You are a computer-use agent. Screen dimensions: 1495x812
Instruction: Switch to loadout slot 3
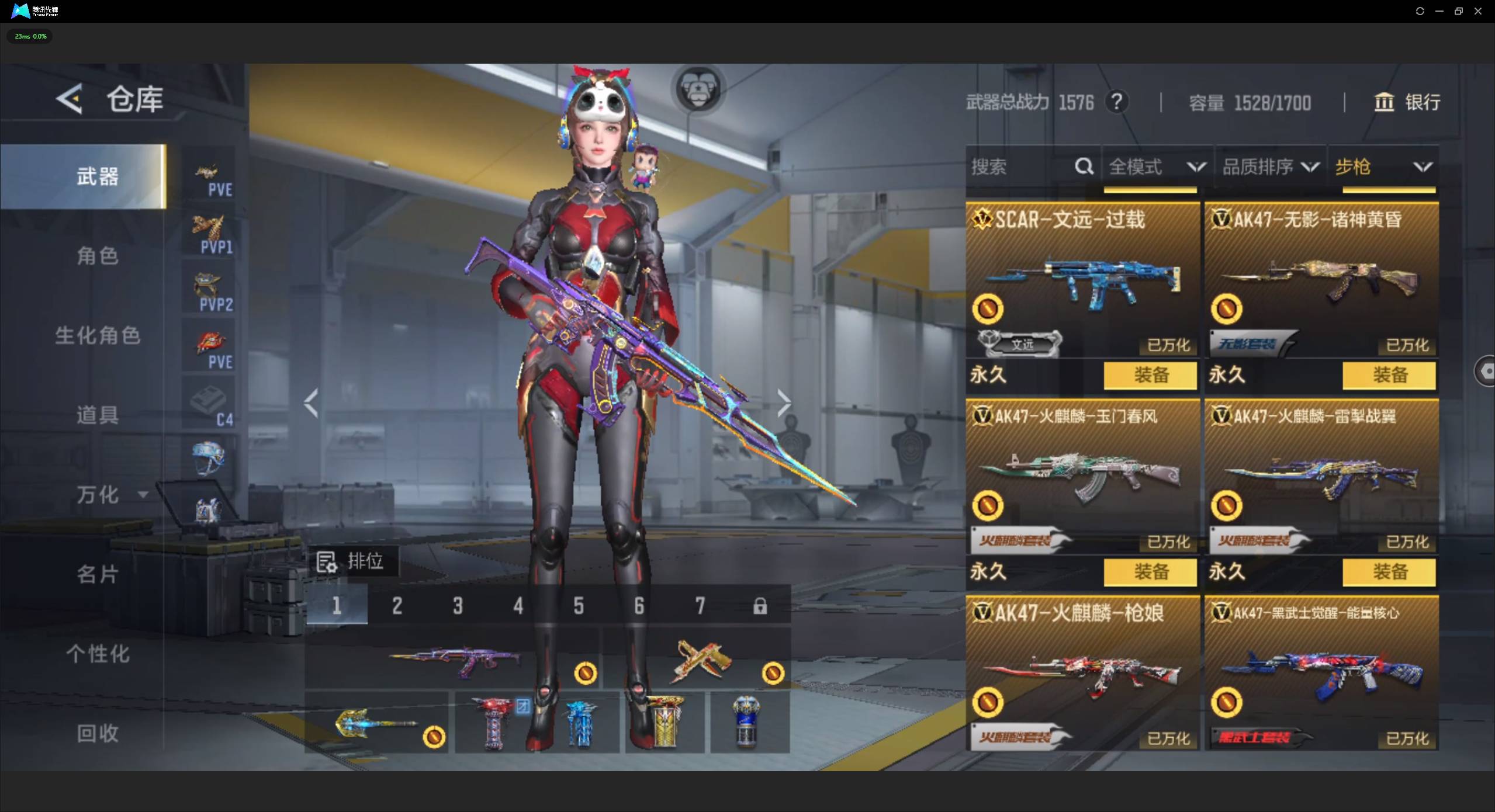tap(458, 606)
